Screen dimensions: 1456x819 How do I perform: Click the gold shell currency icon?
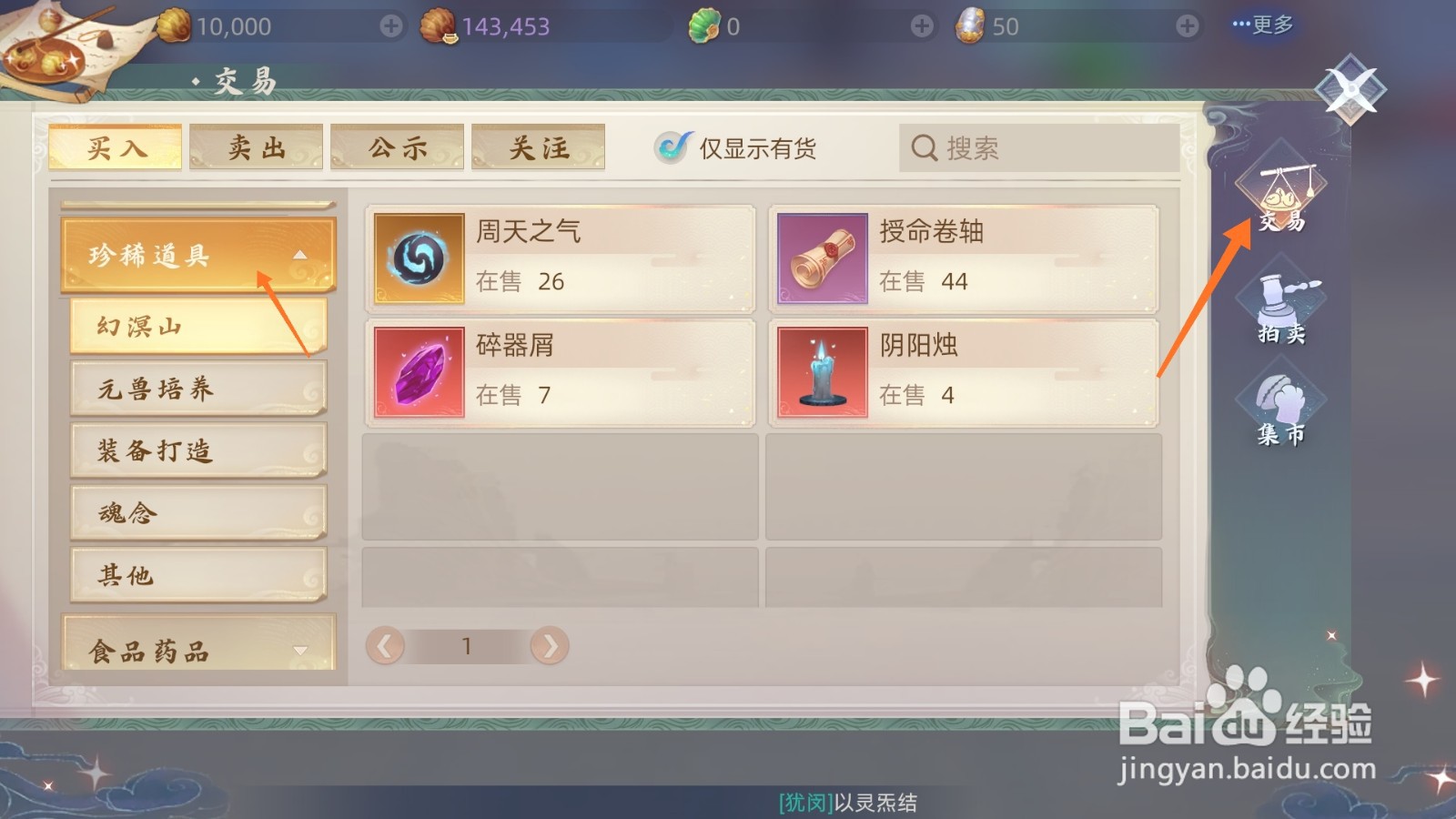(x=171, y=25)
